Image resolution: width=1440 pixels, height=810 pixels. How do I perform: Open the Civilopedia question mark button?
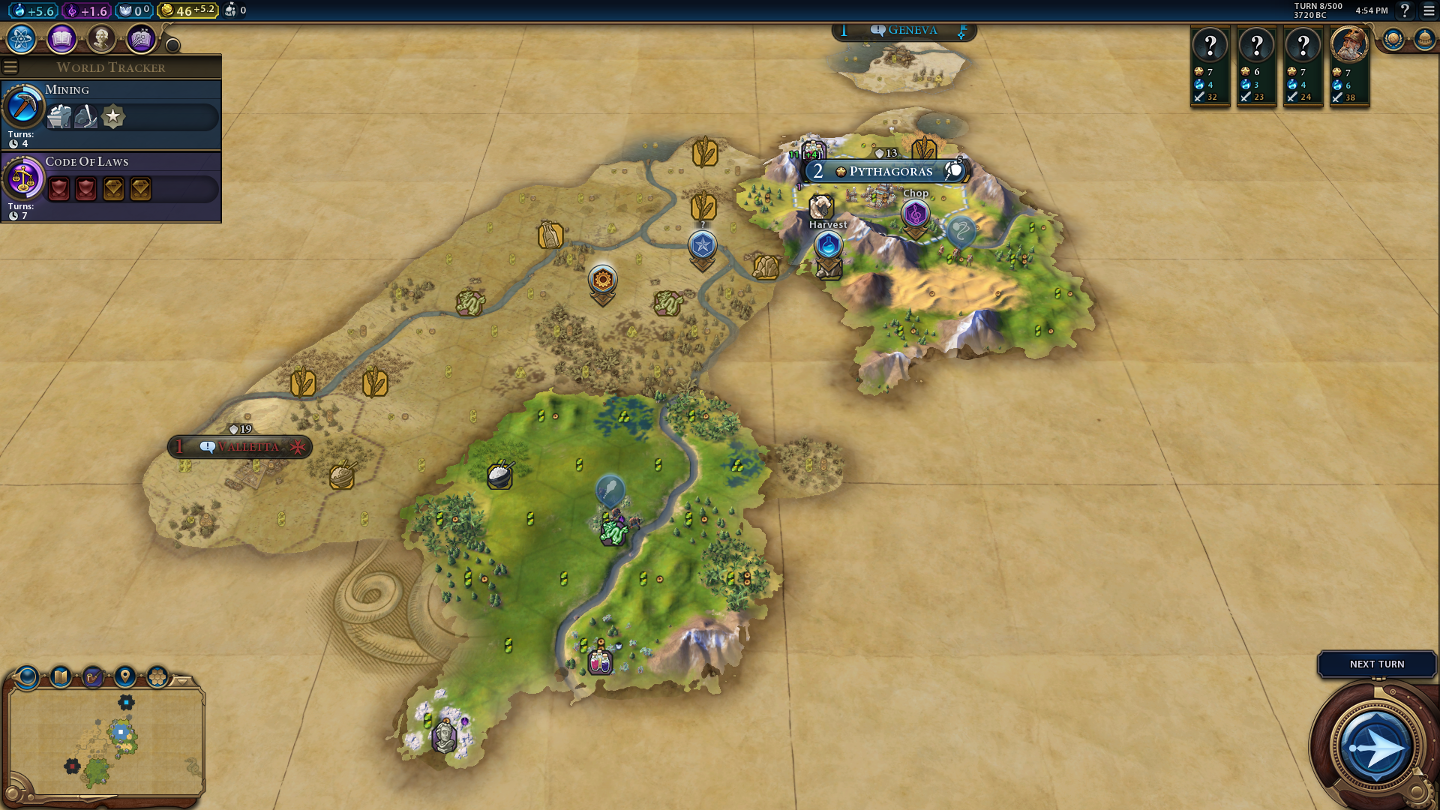click(x=1405, y=11)
